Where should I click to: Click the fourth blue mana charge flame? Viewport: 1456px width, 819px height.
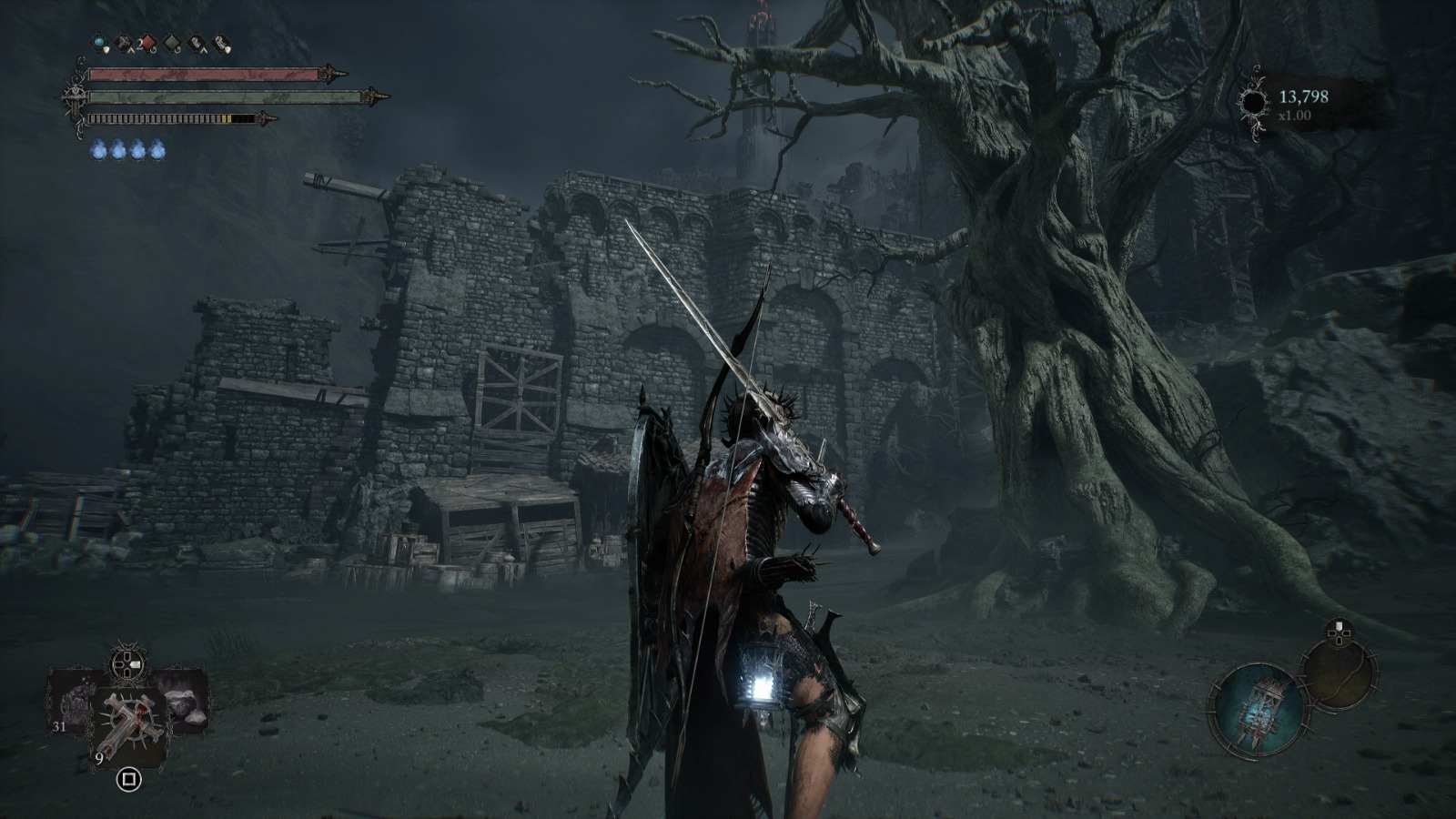[157, 149]
